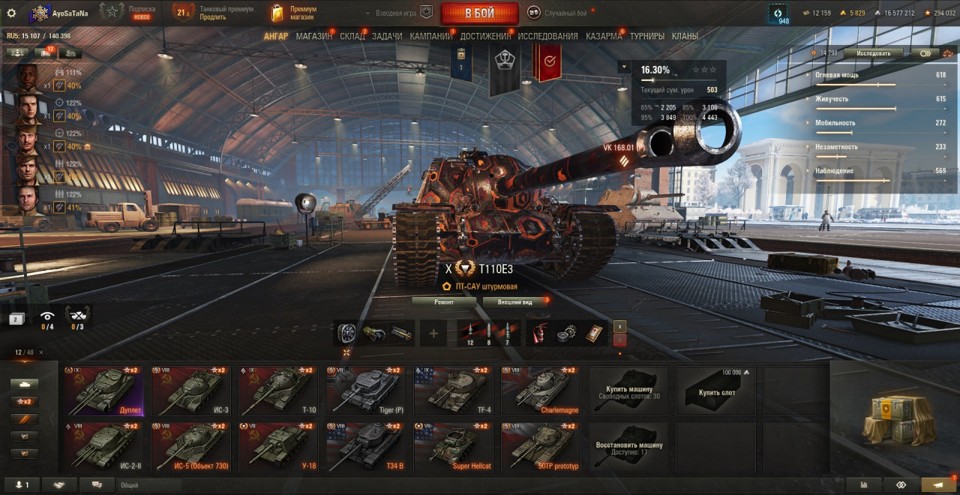Switch to the МАГАЗИН tab
The image size is (960, 495).
314,36
